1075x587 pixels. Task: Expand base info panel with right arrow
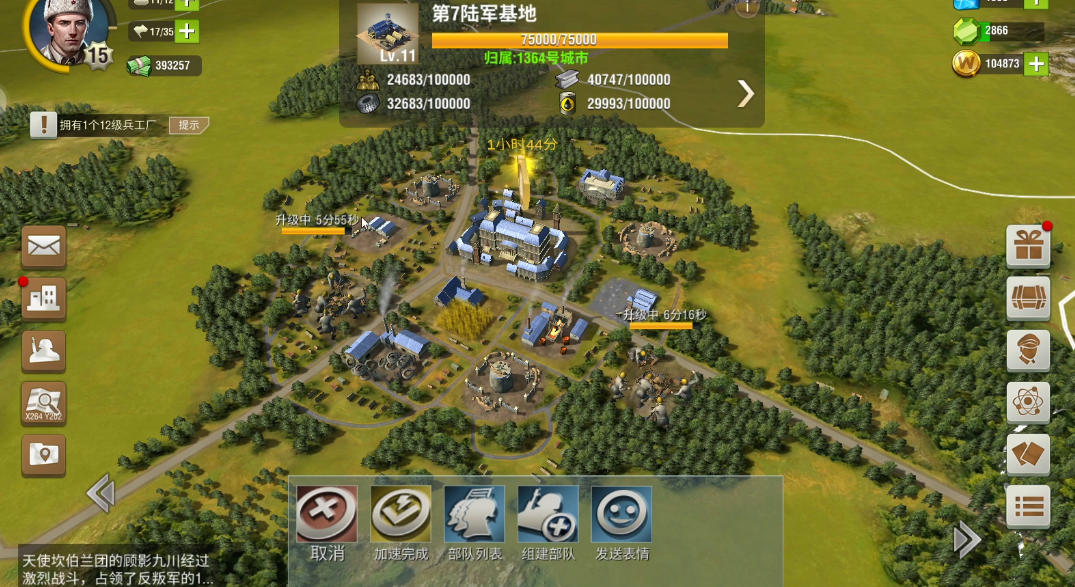click(x=745, y=93)
